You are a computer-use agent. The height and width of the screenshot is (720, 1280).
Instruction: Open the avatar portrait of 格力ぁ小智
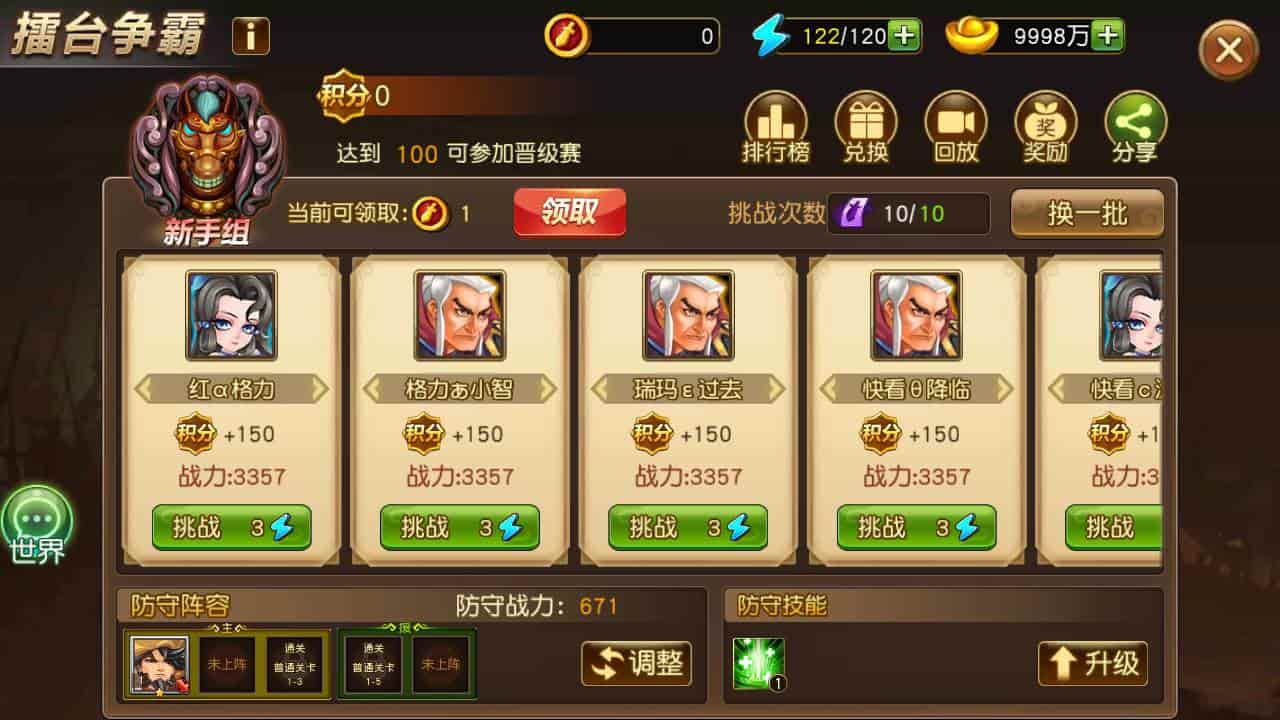[460, 315]
